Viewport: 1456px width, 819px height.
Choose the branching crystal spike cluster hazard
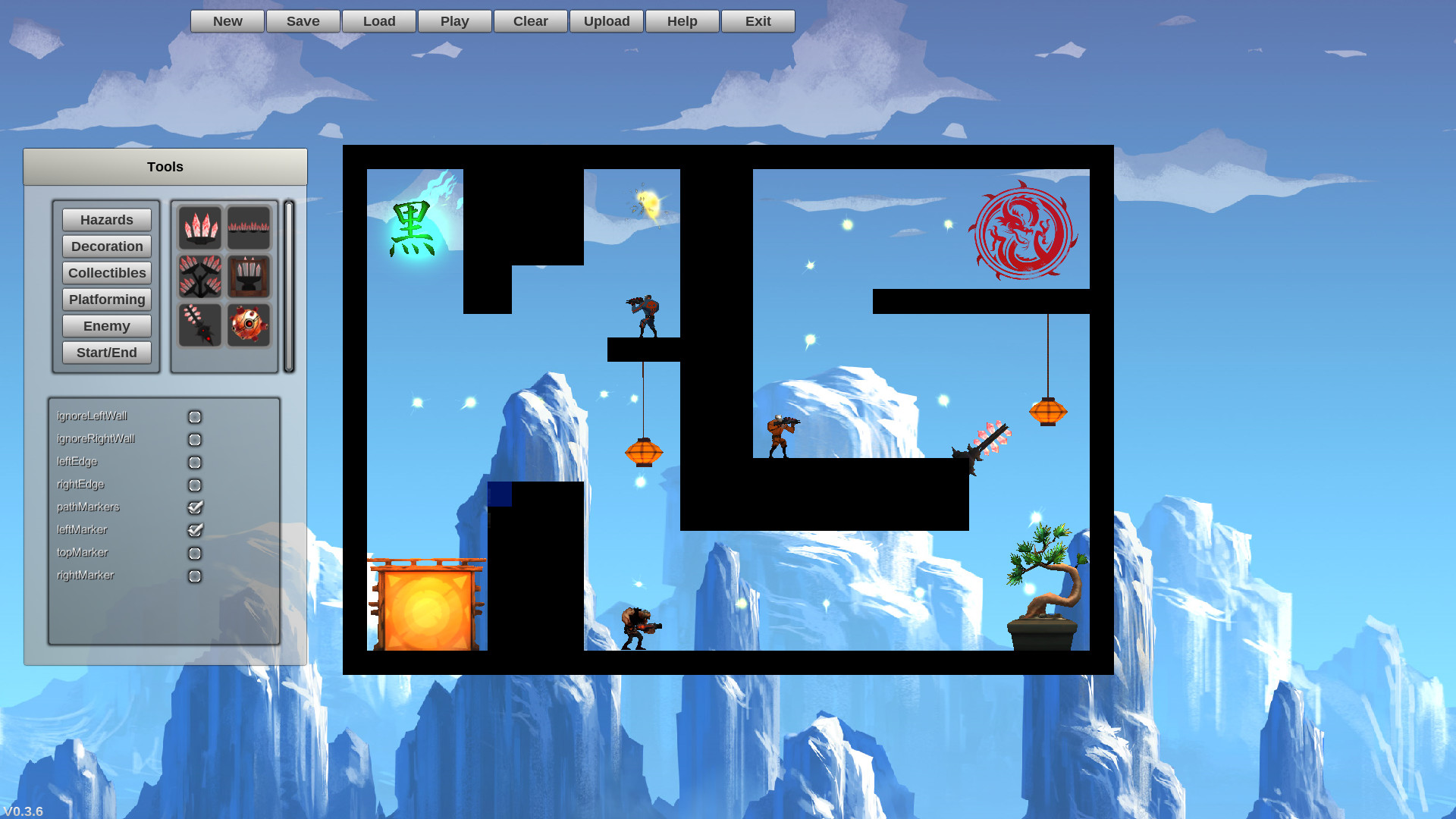click(200, 276)
